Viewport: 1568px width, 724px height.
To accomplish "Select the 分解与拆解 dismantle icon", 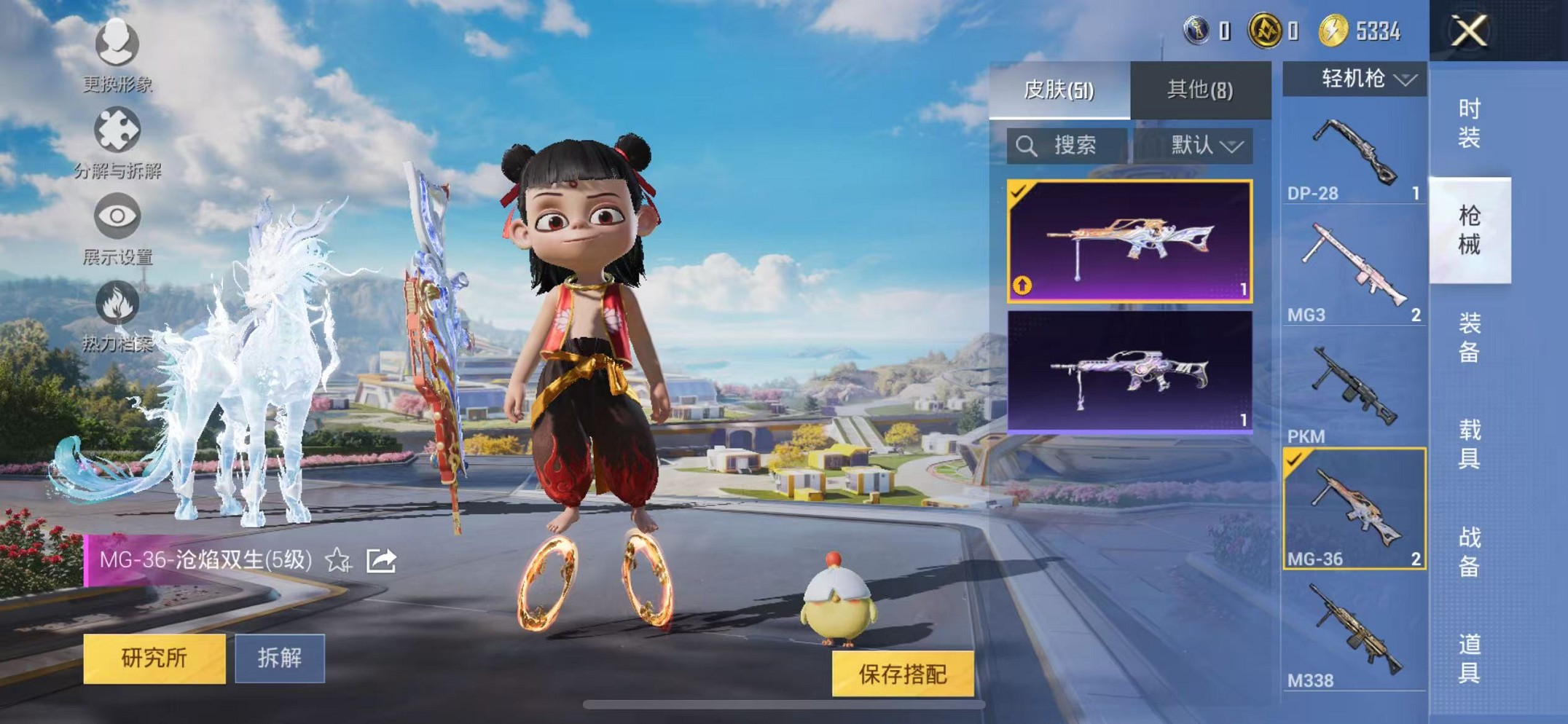I will [117, 131].
